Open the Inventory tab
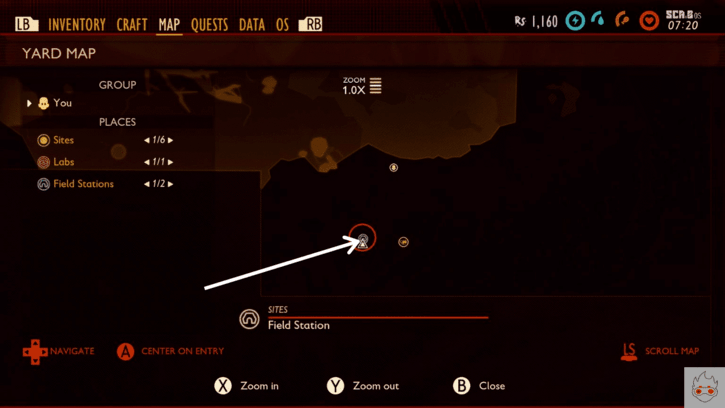This screenshot has height=408, width=725. click(x=76, y=25)
